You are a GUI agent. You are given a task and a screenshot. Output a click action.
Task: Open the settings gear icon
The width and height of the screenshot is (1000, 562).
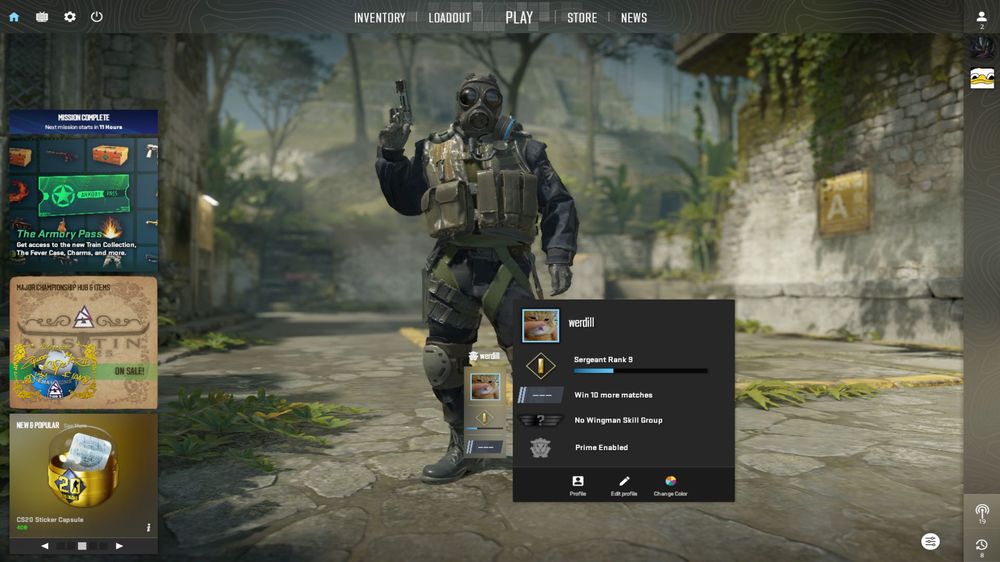pyautogui.click(x=70, y=17)
